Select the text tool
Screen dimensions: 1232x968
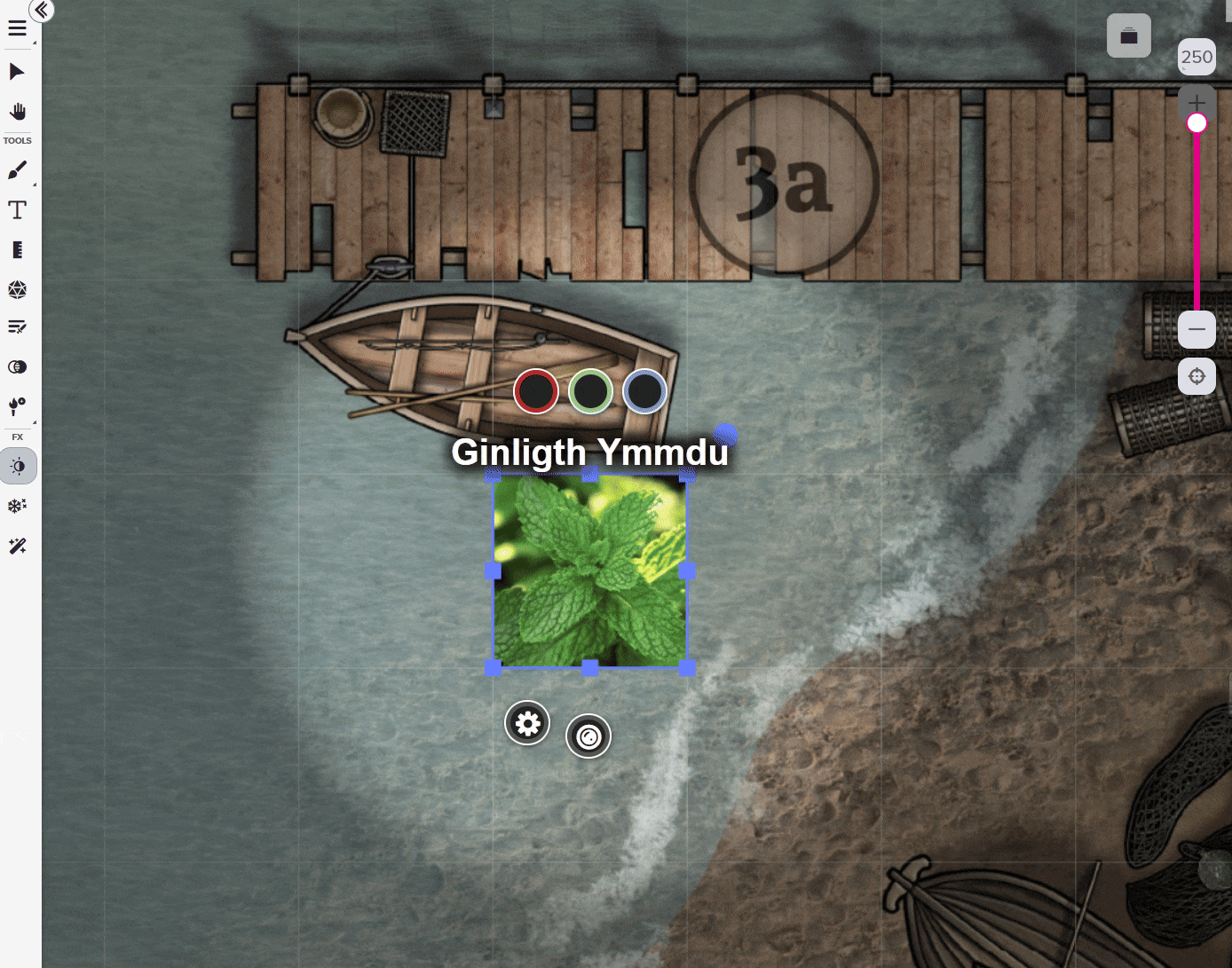17,210
